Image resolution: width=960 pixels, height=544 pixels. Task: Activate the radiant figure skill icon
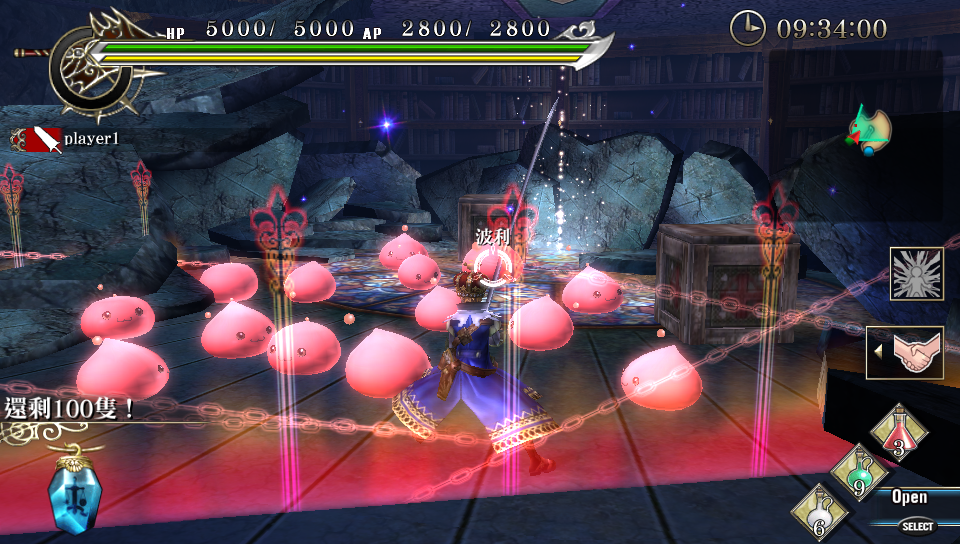coord(916,273)
